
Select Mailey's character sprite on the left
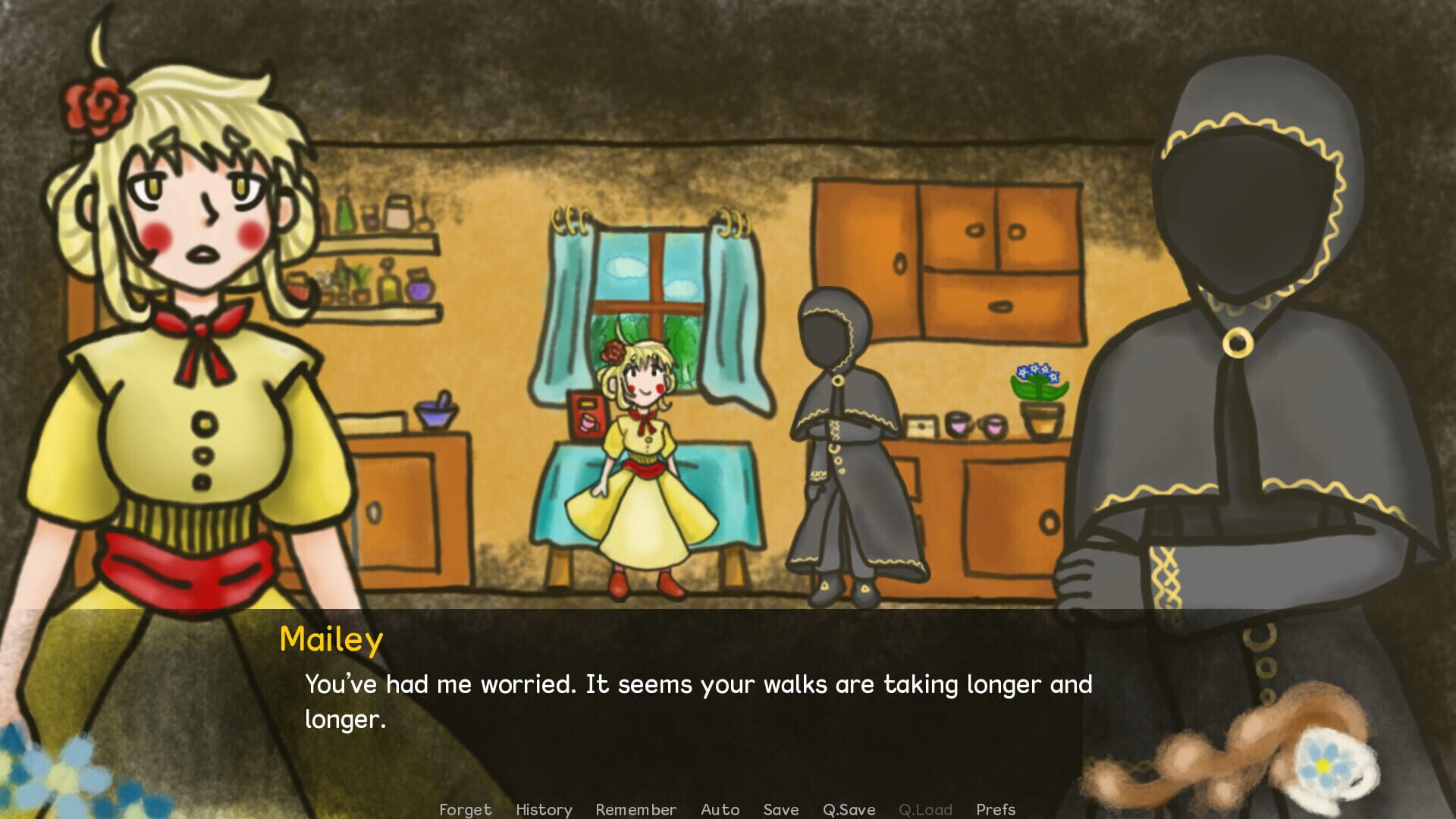click(x=182, y=341)
